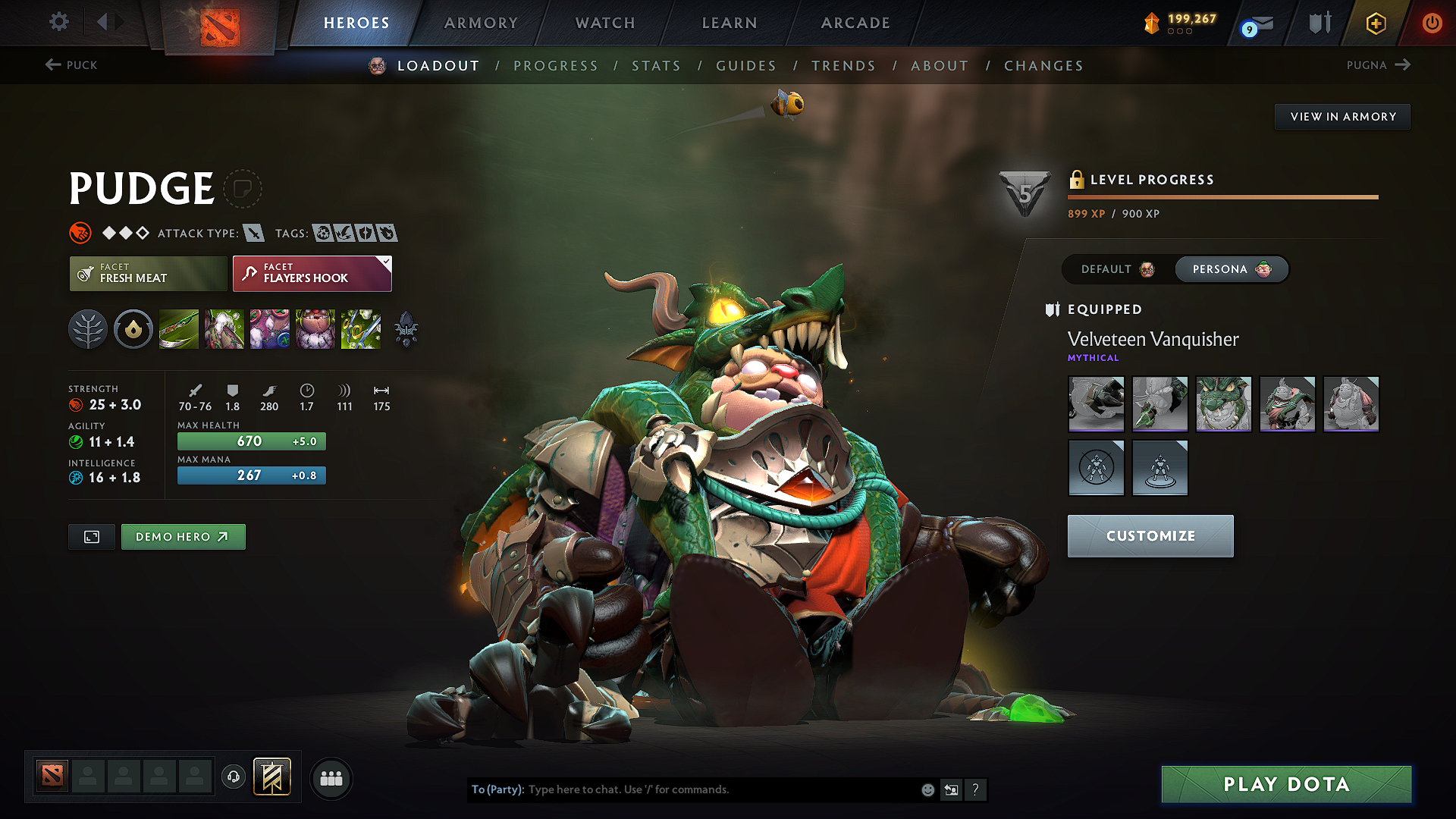Switch to the Persona appearance option
Screen dimensions: 1456x819
(x=1230, y=269)
